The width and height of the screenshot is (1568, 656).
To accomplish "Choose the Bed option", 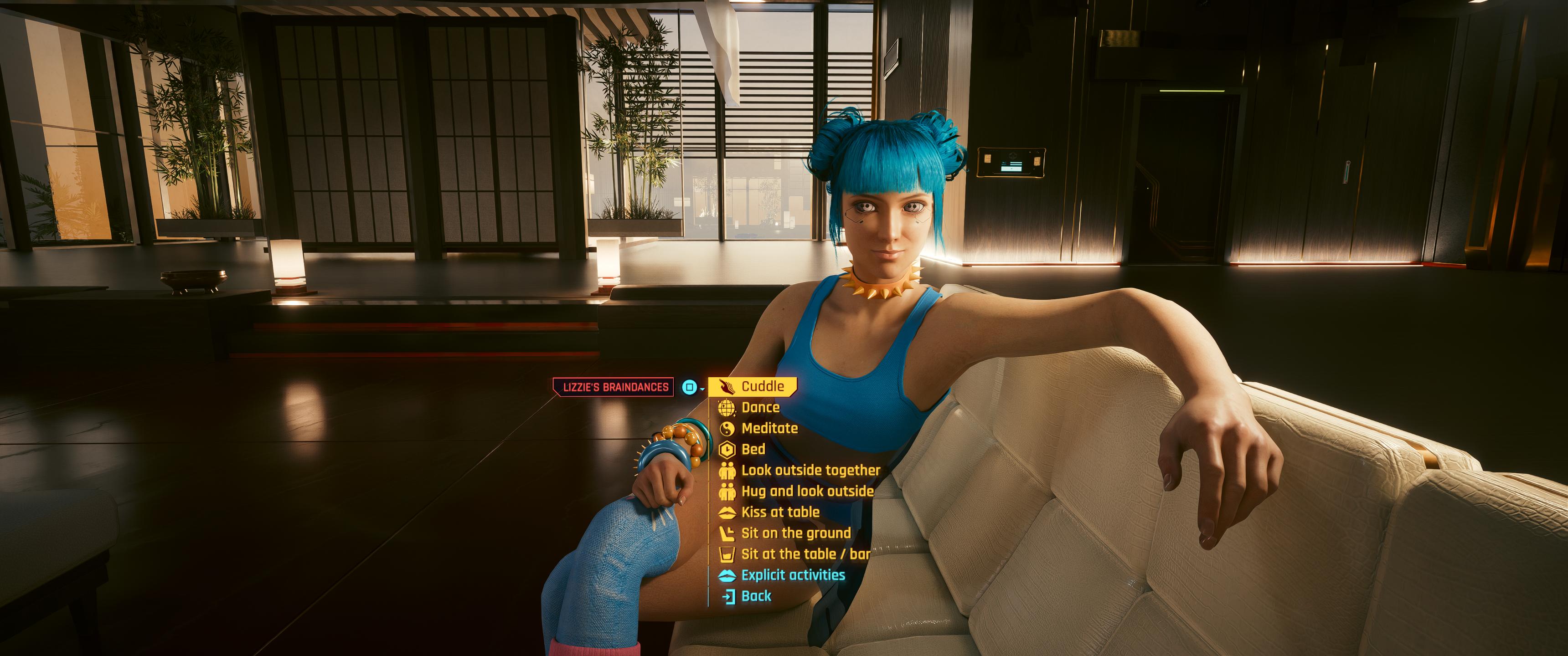I will tap(753, 450).
